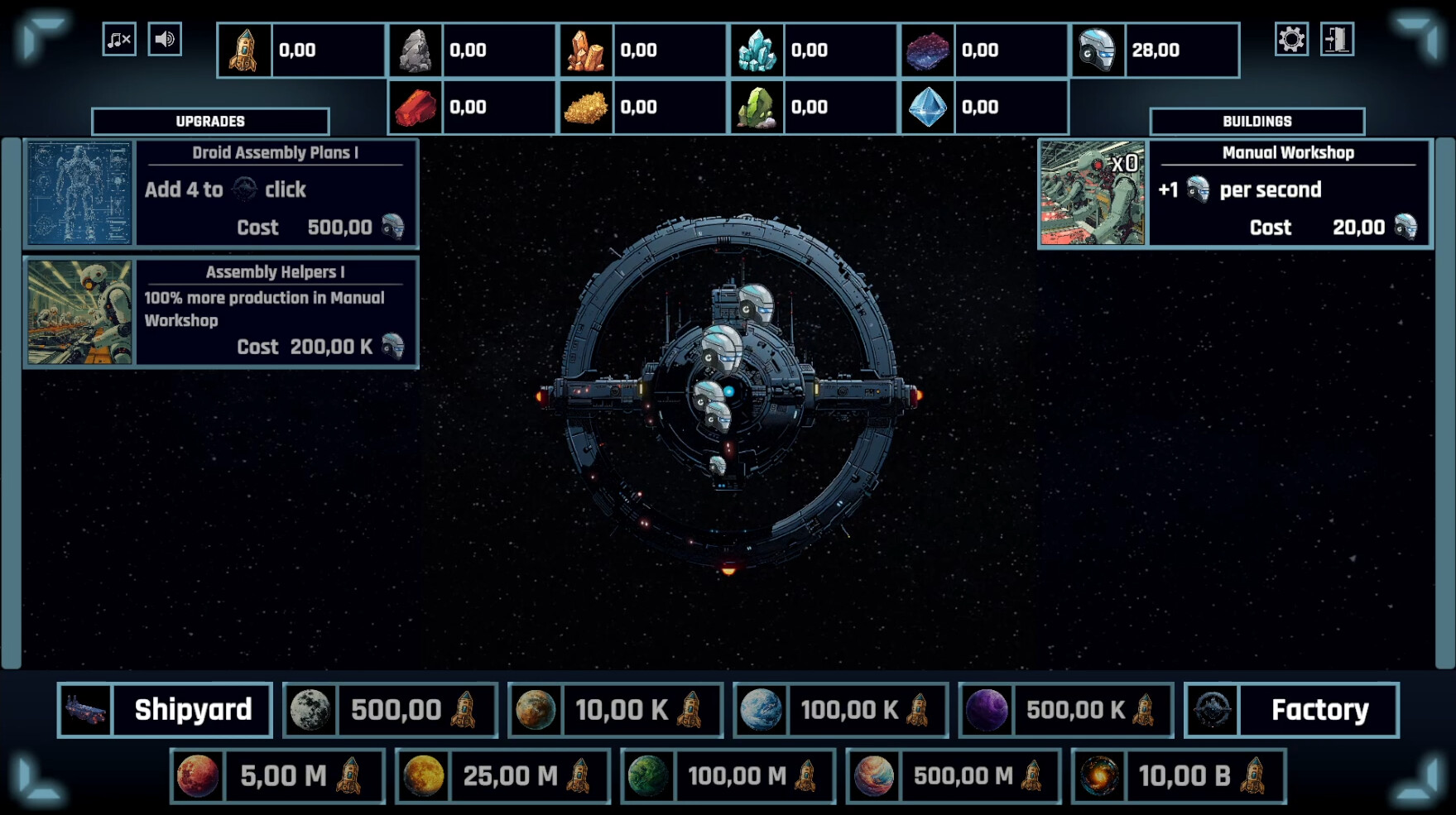Click the stone resource counter icon
The width and height of the screenshot is (1456, 815).
click(x=416, y=49)
